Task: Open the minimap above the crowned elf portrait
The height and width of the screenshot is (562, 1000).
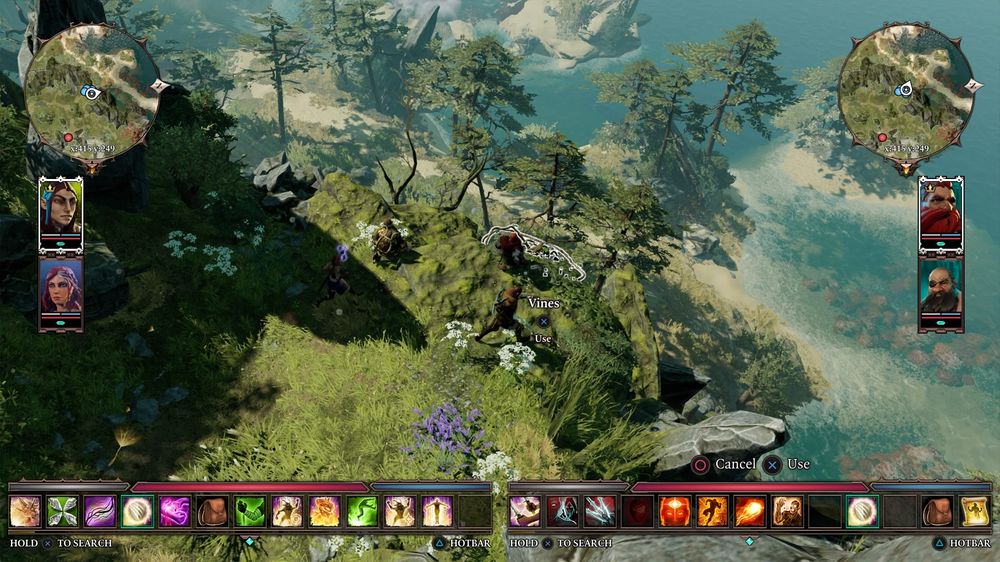Action: pyautogui.click(x=90, y=92)
